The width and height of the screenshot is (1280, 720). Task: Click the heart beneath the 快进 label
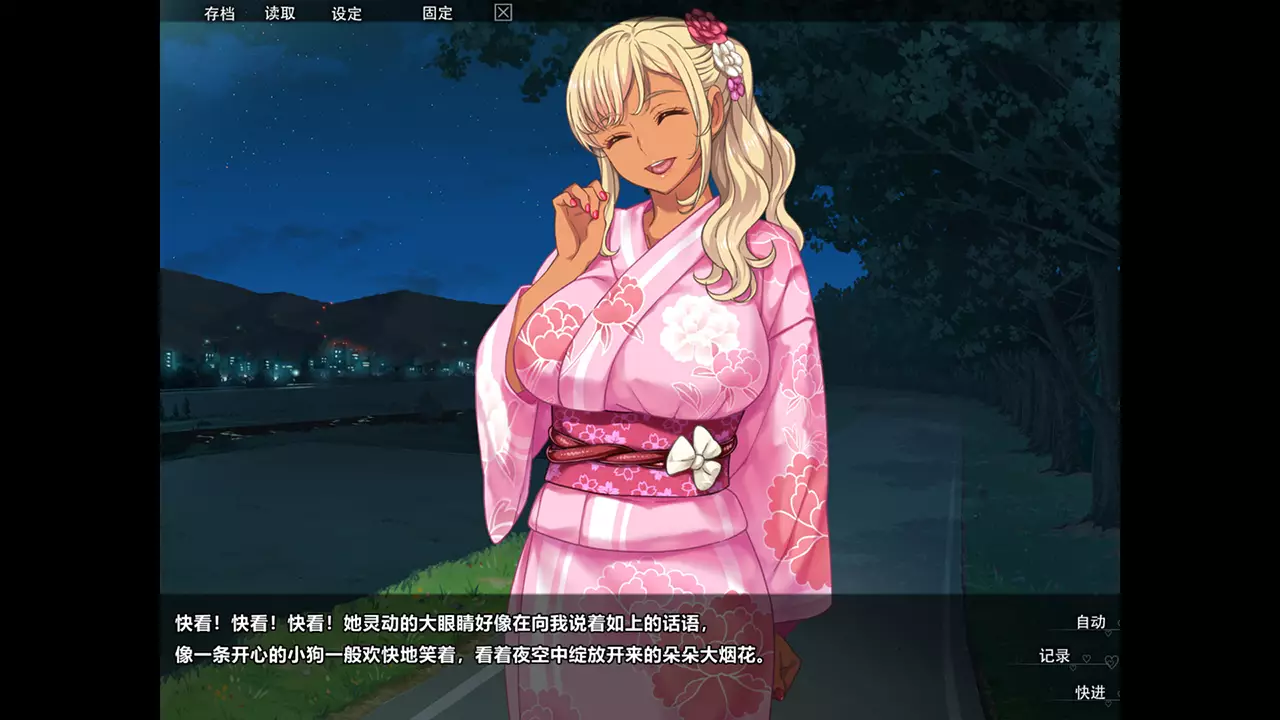(1108, 702)
